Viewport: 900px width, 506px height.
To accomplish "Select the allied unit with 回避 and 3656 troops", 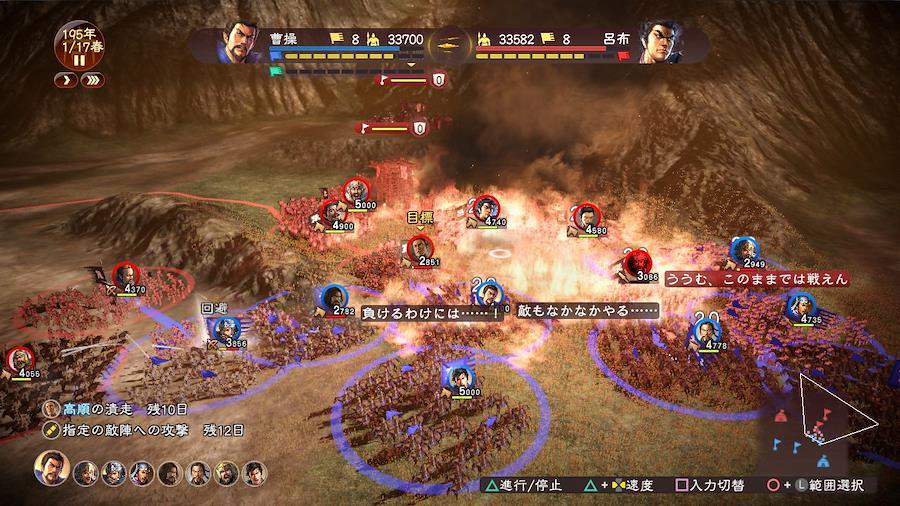I will (227, 328).
